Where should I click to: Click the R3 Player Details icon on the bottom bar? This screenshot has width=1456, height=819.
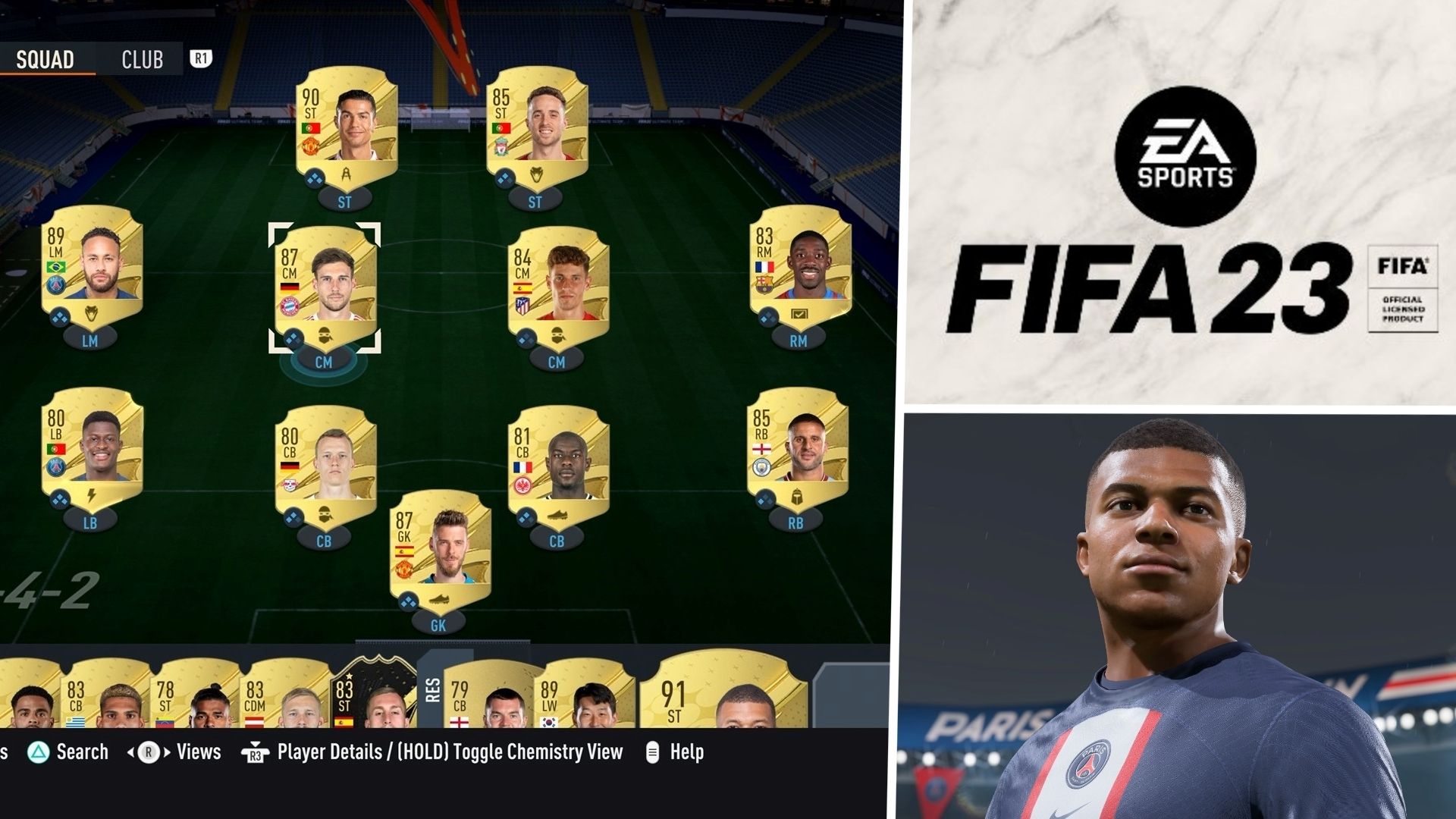click(x=256, y=752)
